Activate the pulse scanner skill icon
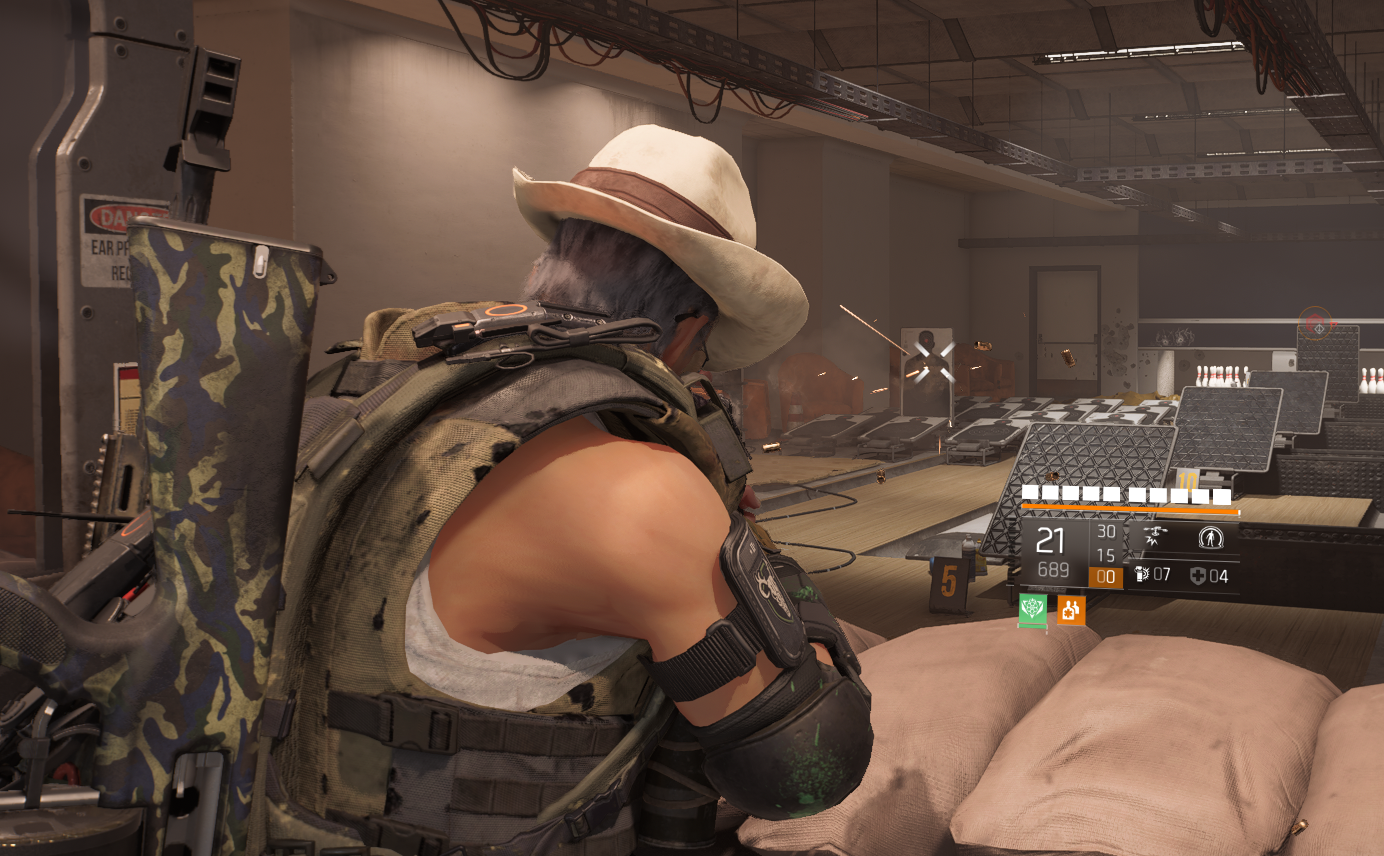The width and height of the screenshot is (1384, 856). [1211, 538]
